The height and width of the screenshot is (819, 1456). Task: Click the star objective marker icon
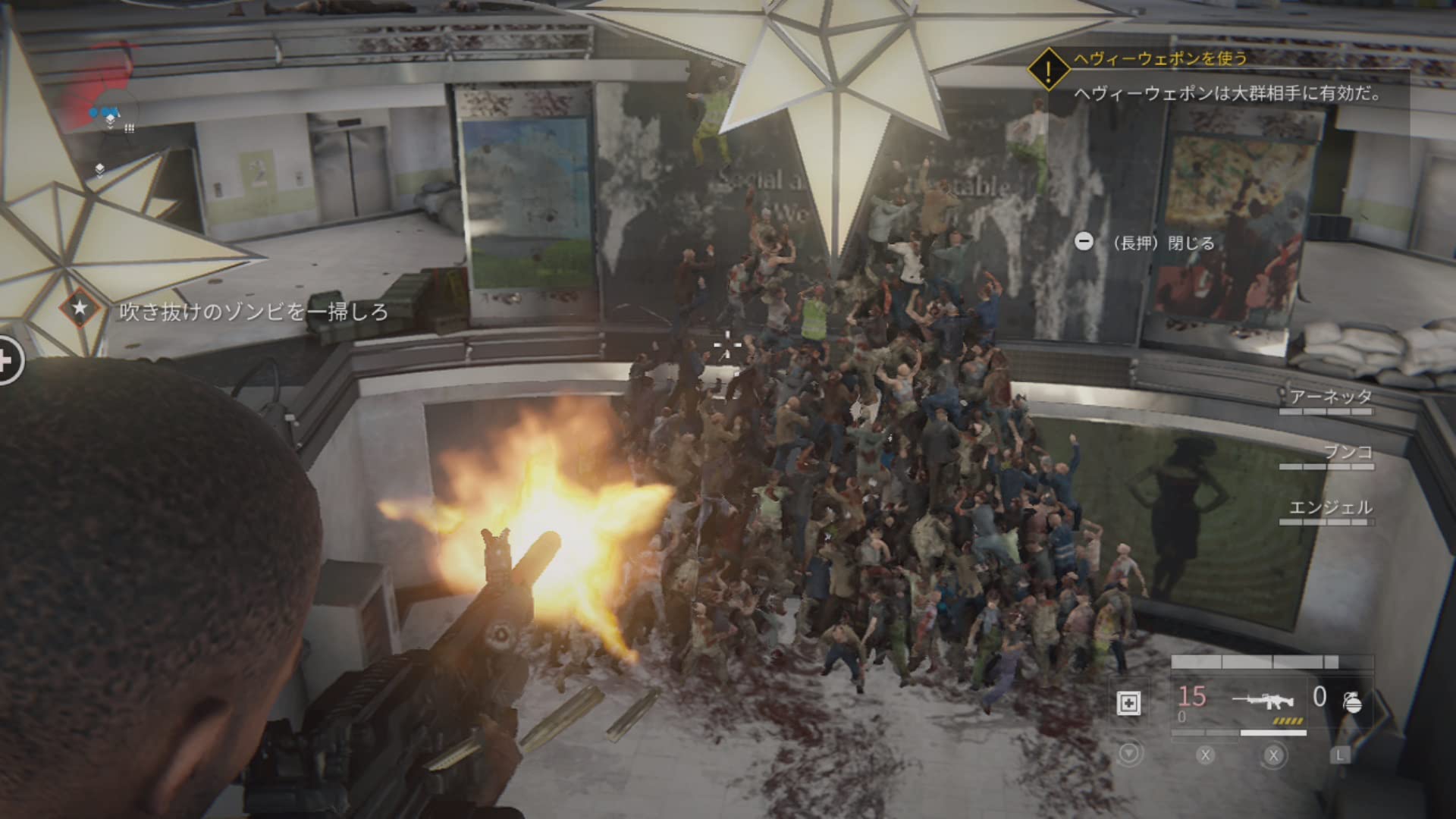pyautogui.click(x=80, y=308)
